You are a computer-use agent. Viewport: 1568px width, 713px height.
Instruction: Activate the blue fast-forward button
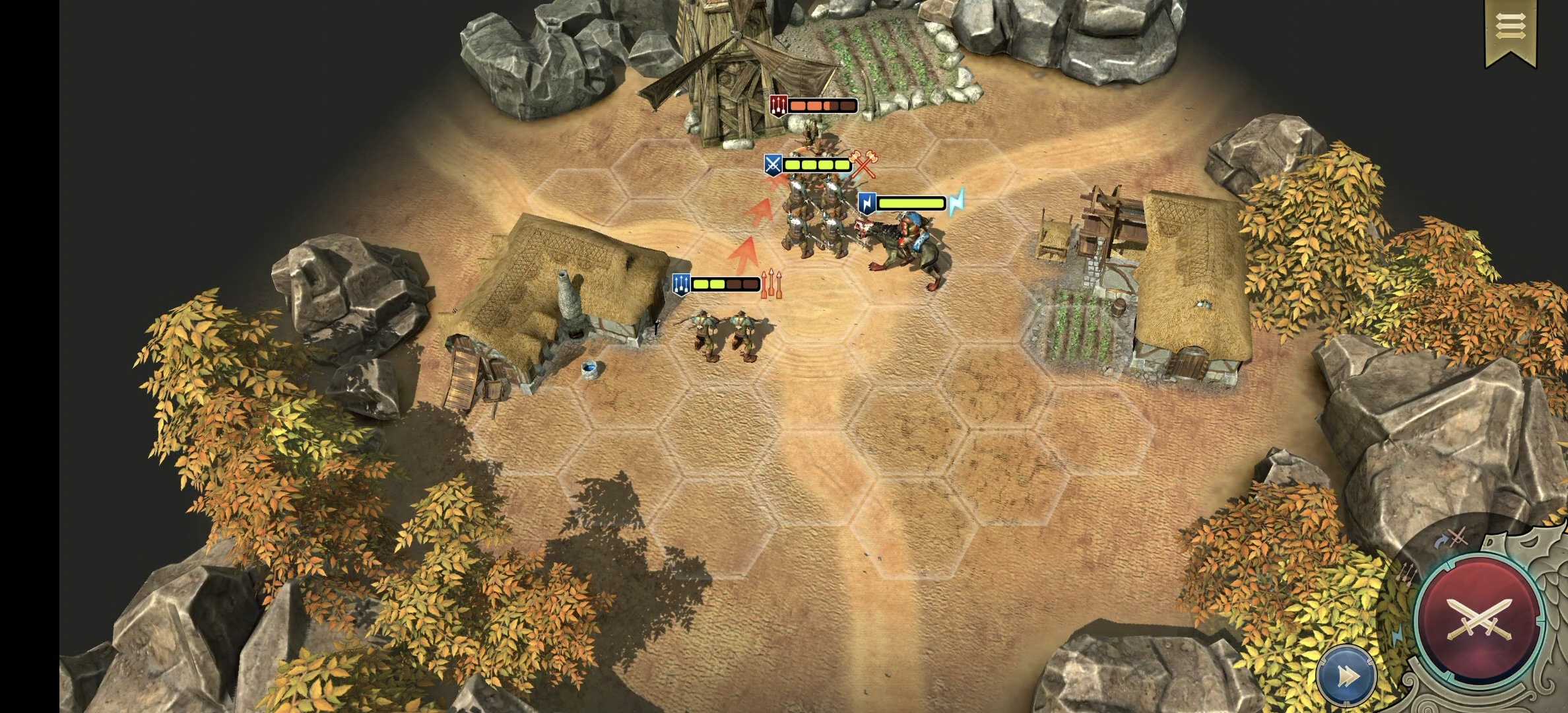tap(1346, 677)
